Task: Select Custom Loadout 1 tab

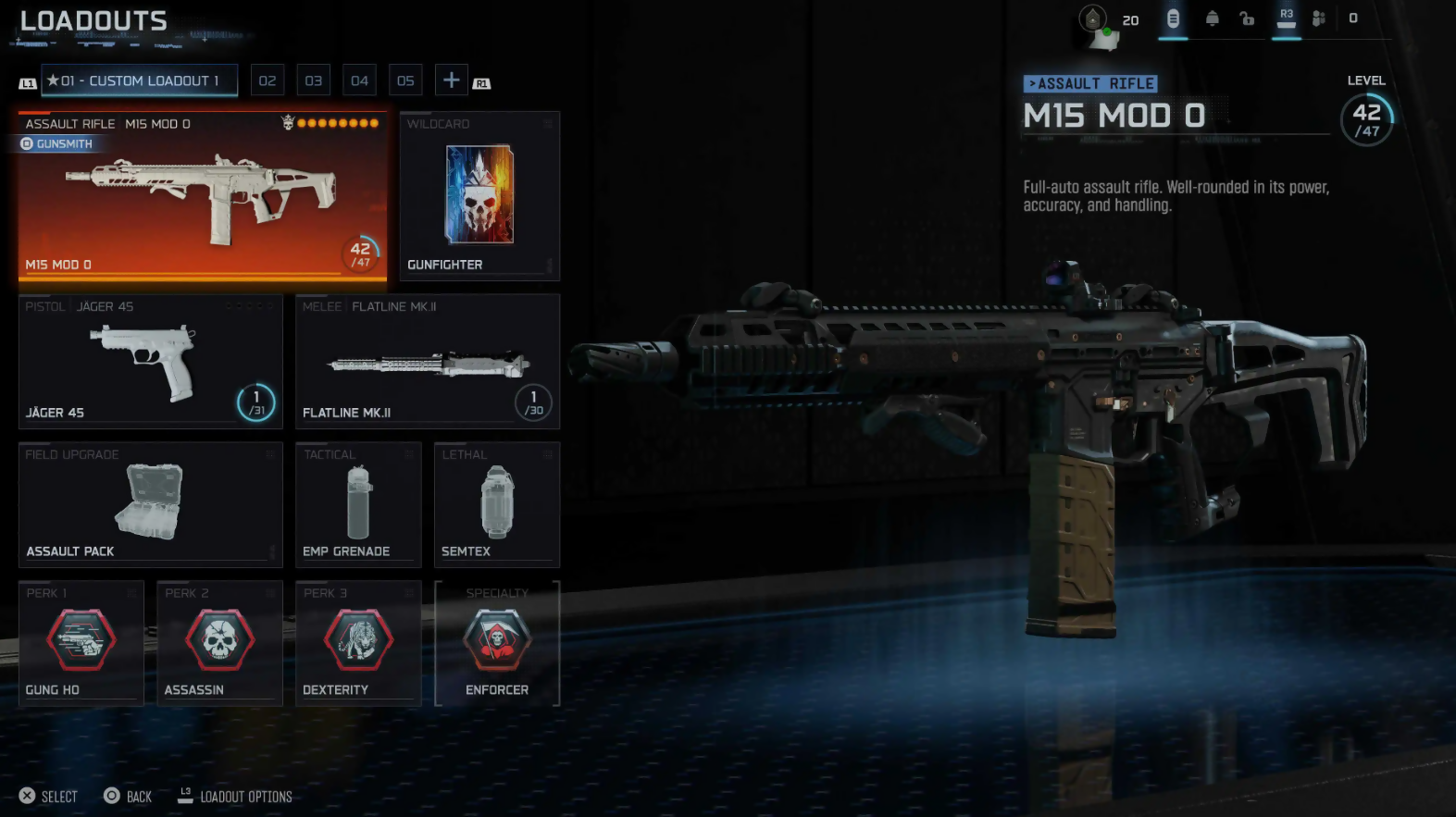Action: tap(139, 80)
